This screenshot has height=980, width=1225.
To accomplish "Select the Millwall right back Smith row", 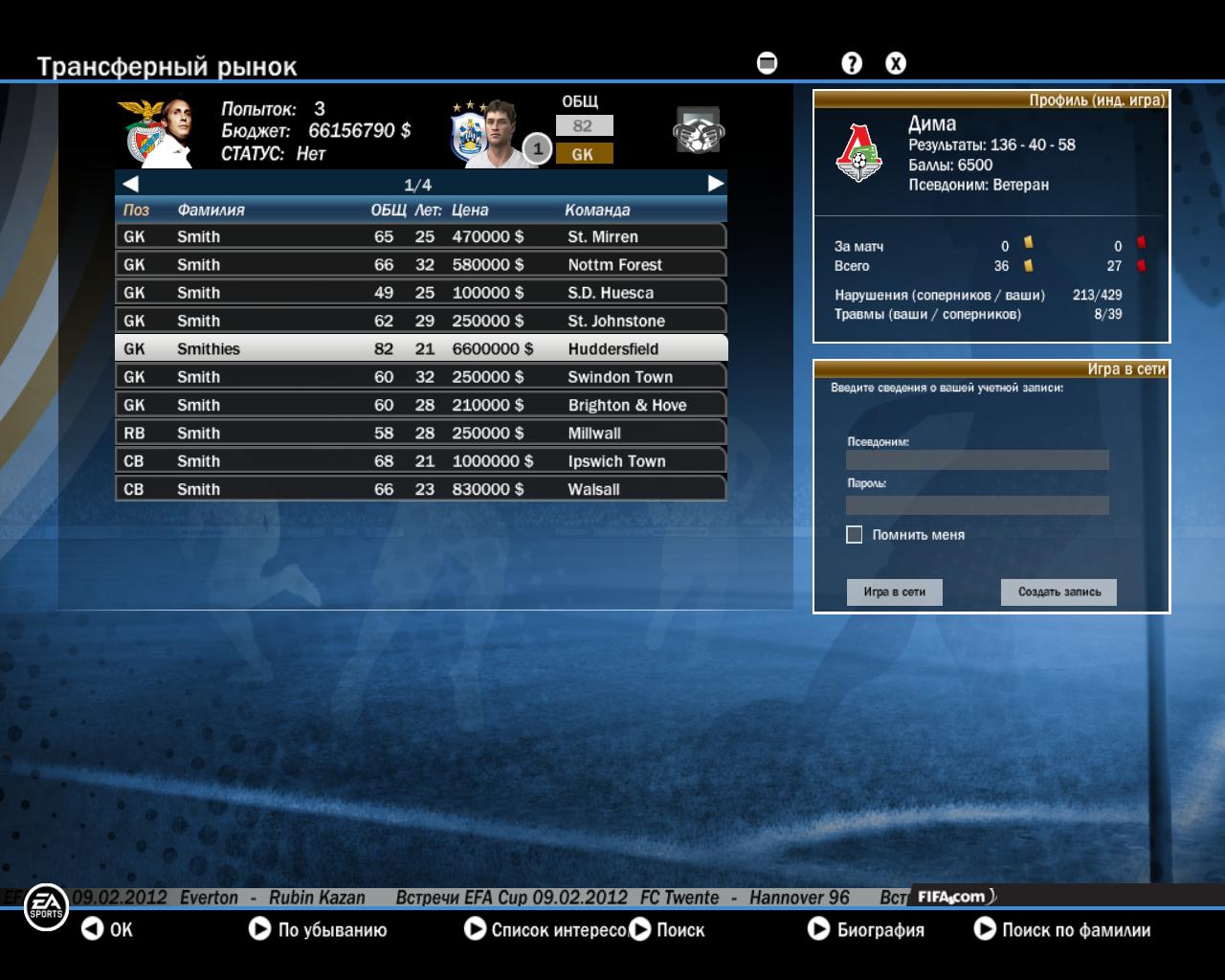I will click(420, 433).
